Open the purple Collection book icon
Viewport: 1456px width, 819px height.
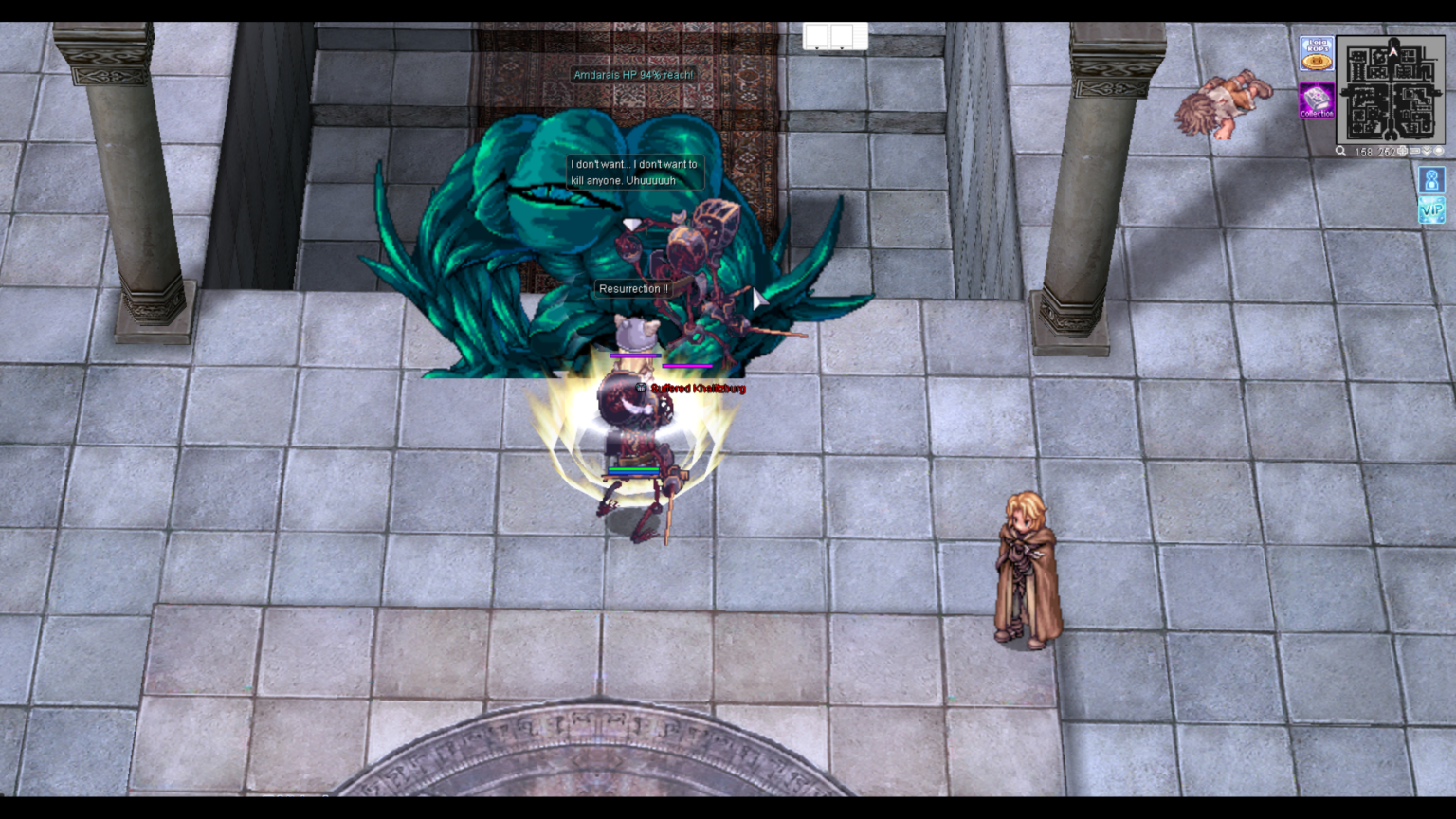point(1316,100)
